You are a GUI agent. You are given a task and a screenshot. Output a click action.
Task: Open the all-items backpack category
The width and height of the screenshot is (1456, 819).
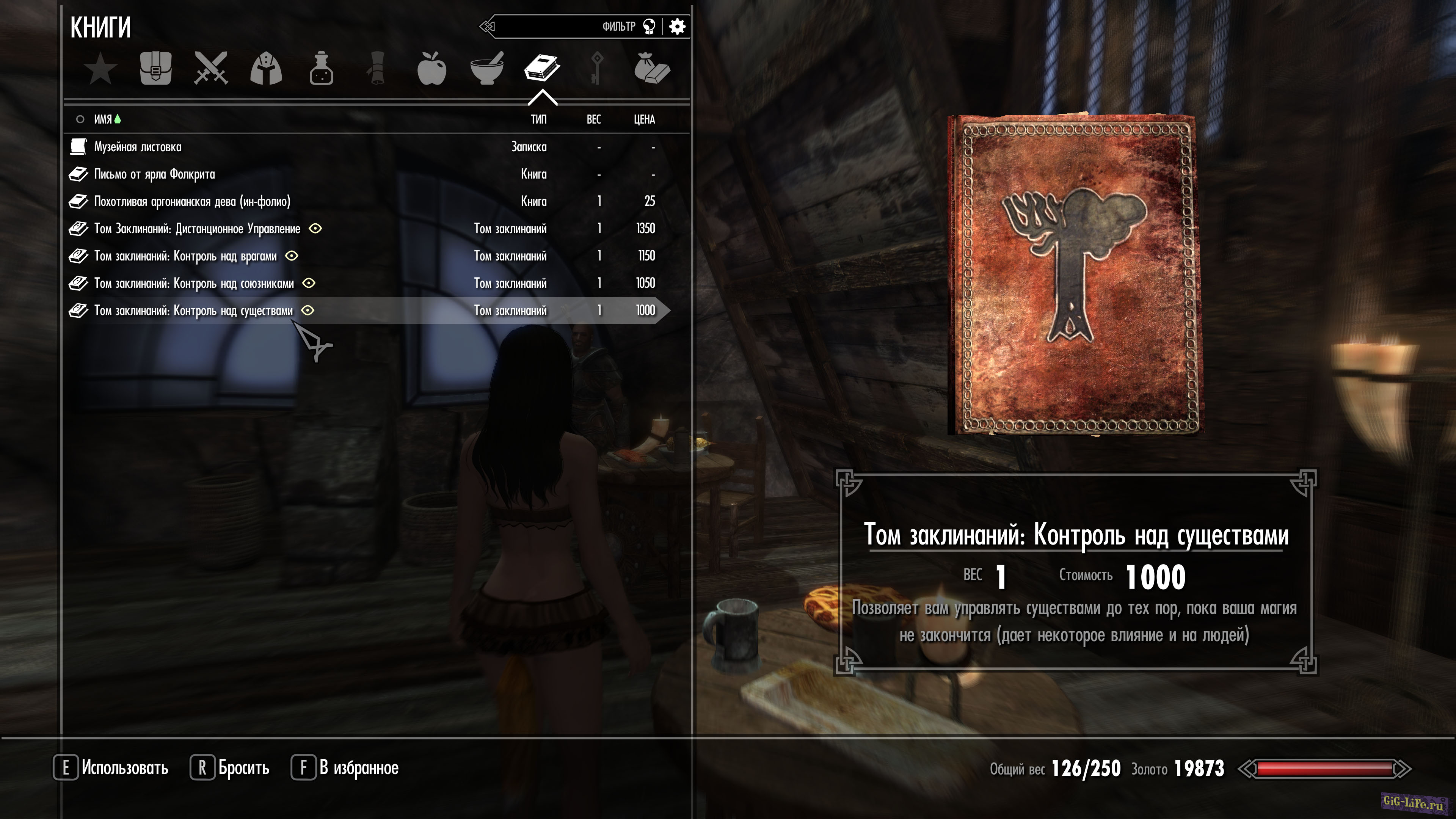pos(155,69)
